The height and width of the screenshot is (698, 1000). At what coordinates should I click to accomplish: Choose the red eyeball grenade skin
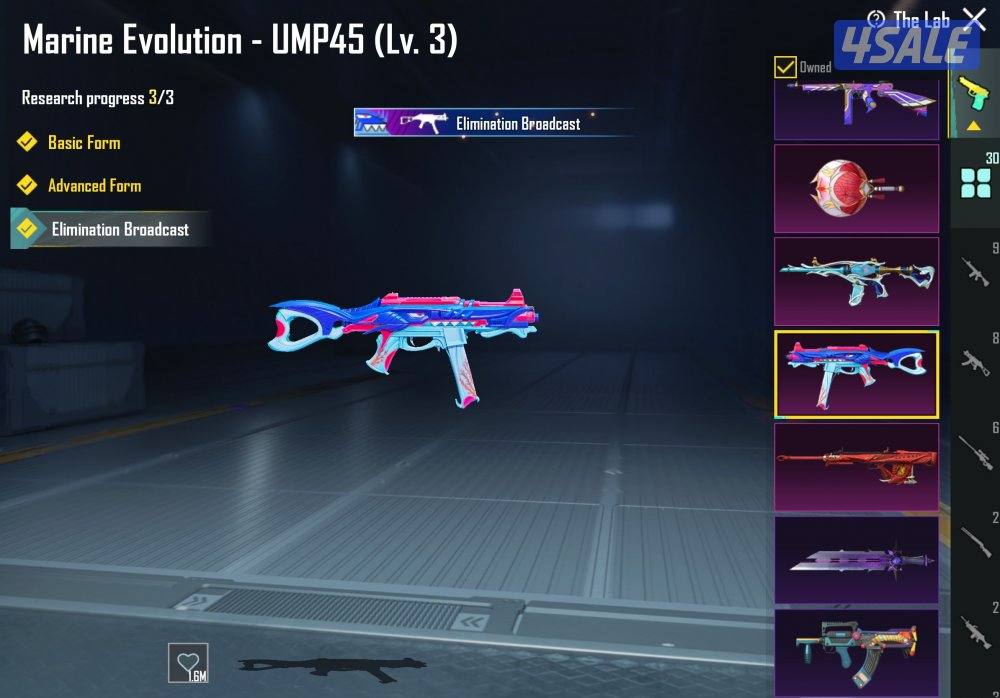[857, 188]
